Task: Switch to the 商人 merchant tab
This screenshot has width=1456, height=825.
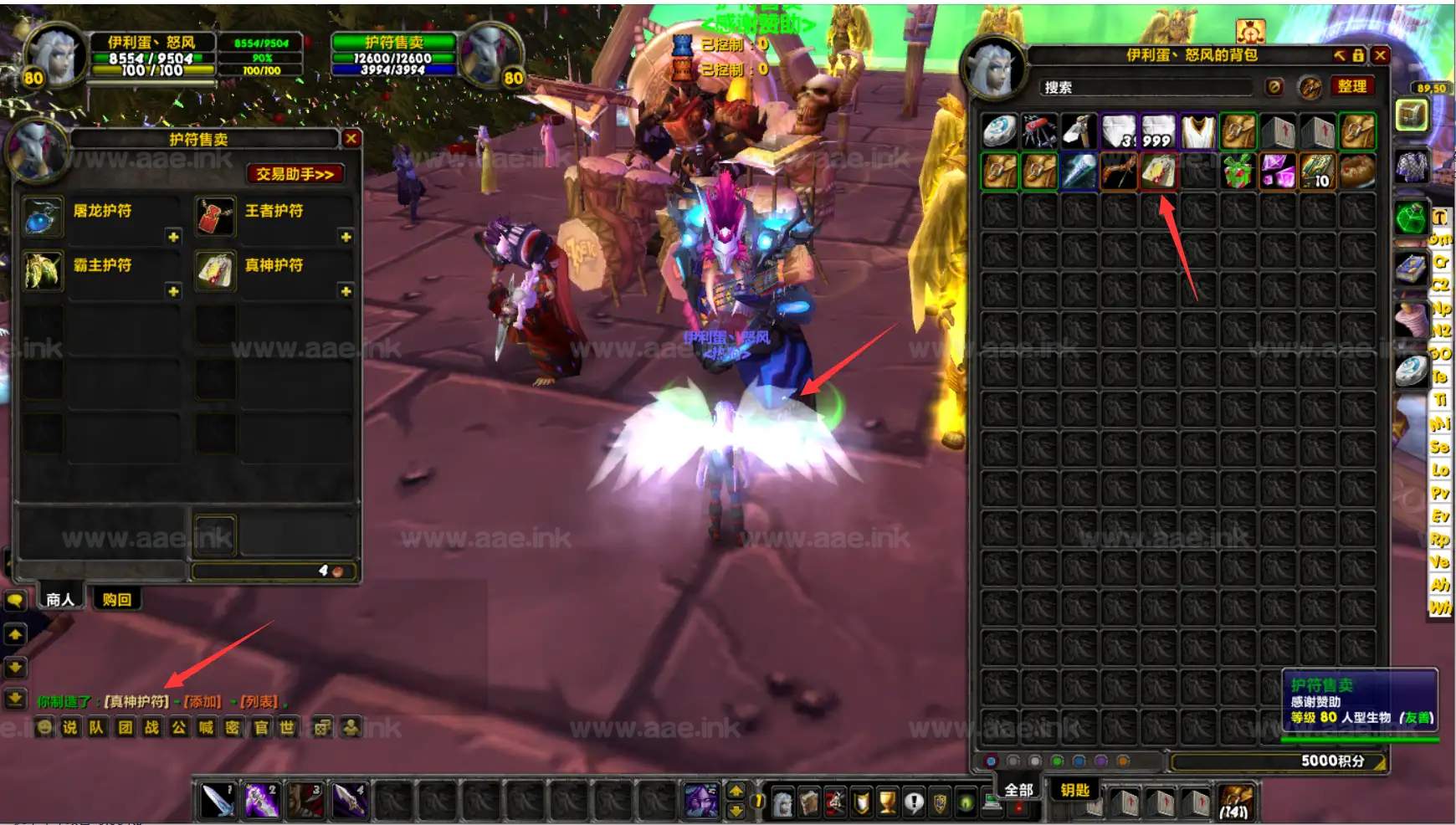Action: point(59,599)
